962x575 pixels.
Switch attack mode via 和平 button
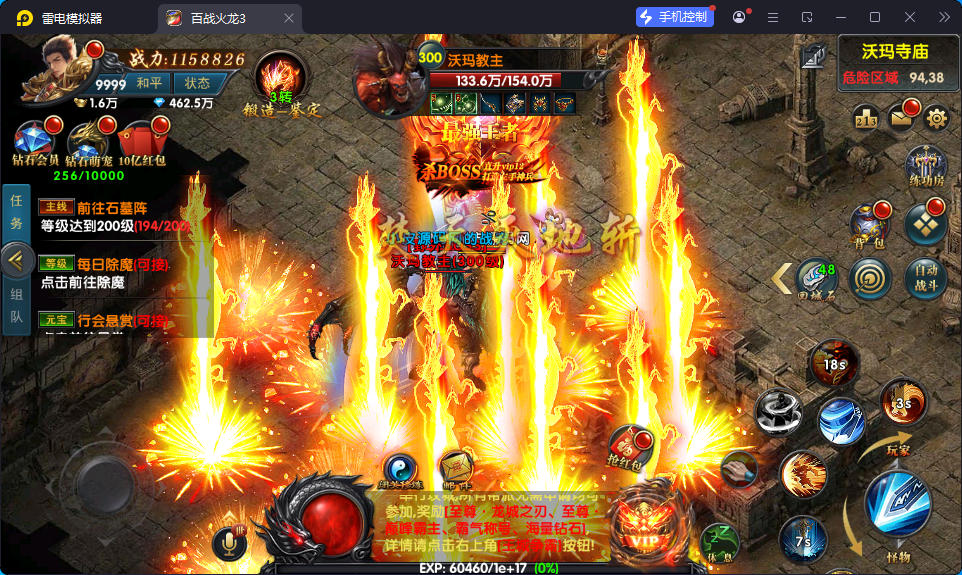click(150, 83)
